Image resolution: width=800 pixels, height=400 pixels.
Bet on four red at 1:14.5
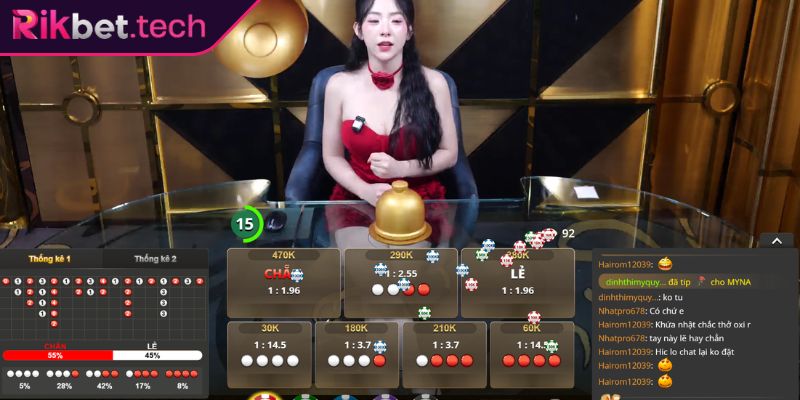[531, 353]
